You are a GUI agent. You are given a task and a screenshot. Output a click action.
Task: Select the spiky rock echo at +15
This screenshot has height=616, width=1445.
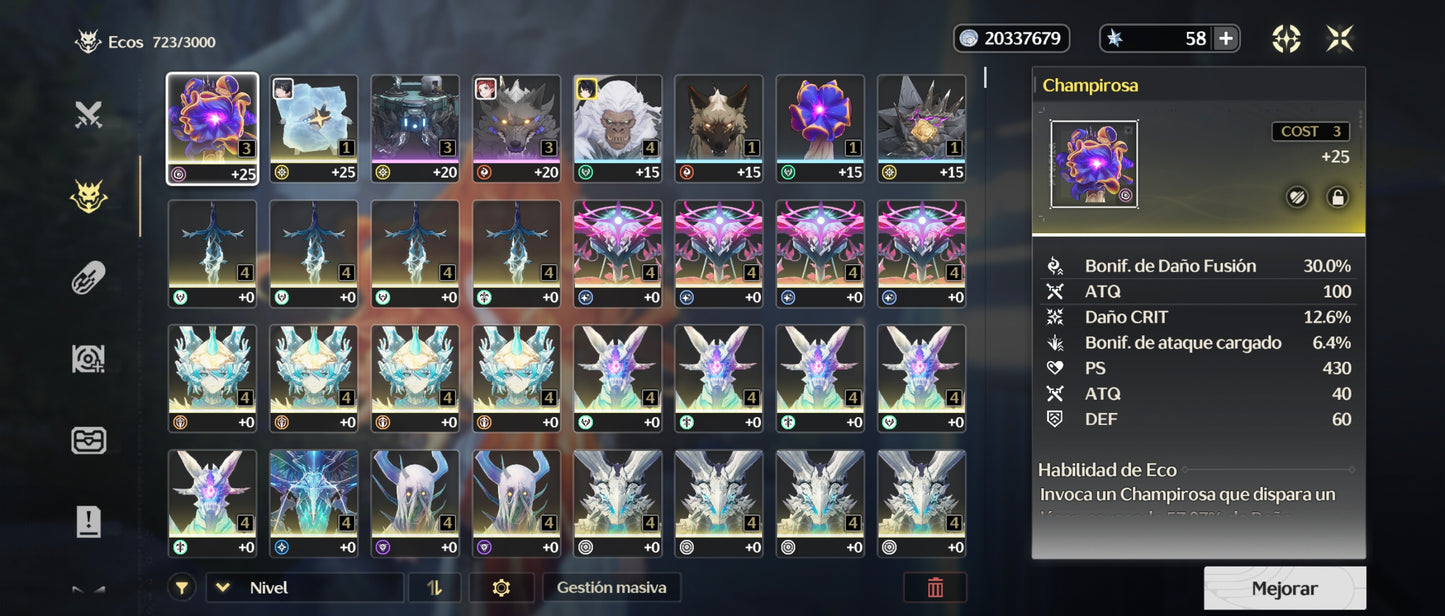[x=921, y=129]
